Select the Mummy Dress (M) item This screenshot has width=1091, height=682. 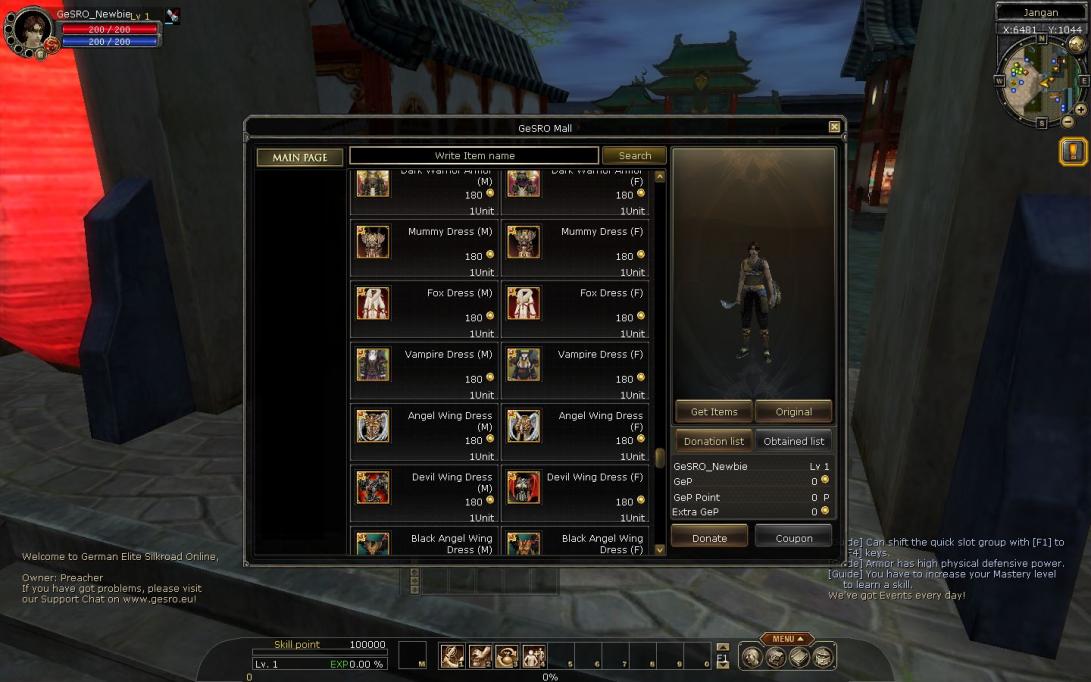[x=424, y=249]
